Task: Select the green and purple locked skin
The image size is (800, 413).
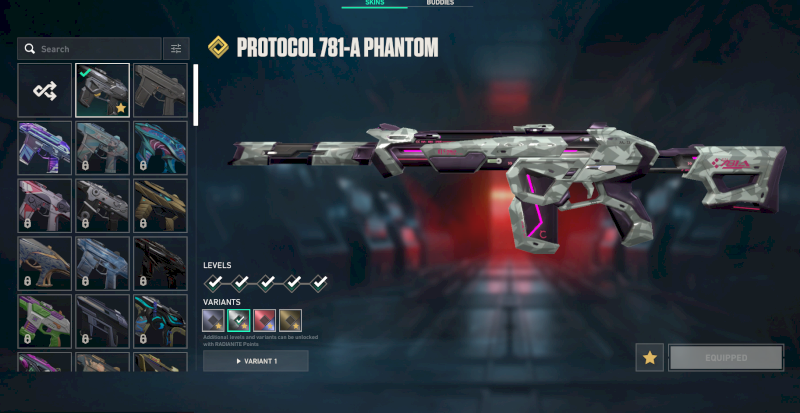Action: (44, 320)
